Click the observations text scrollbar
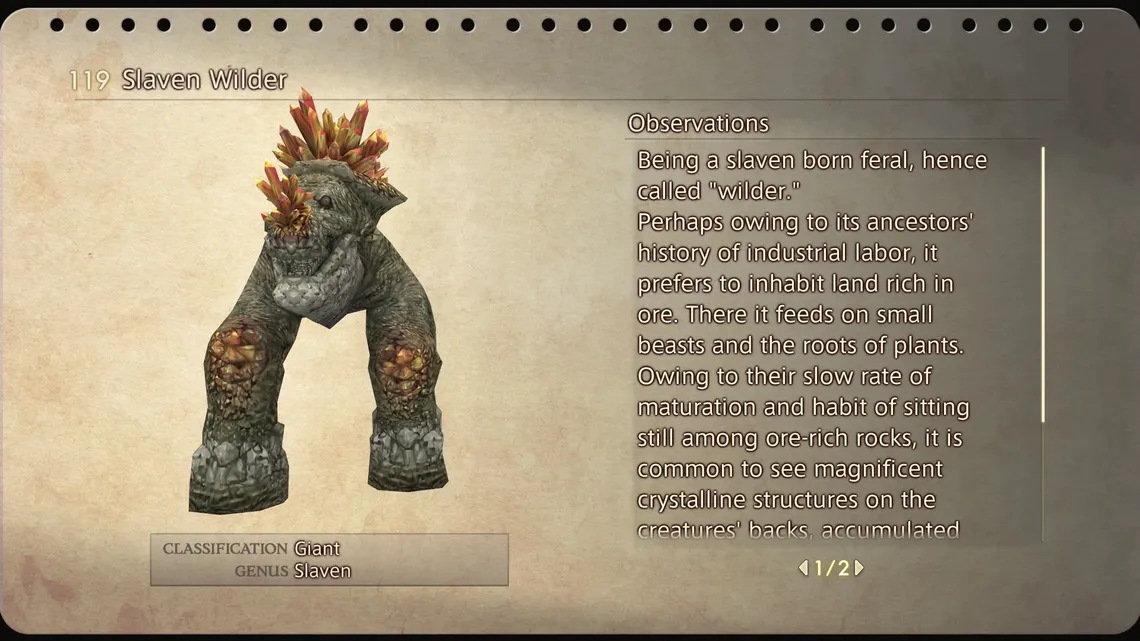 (1043, 285)
